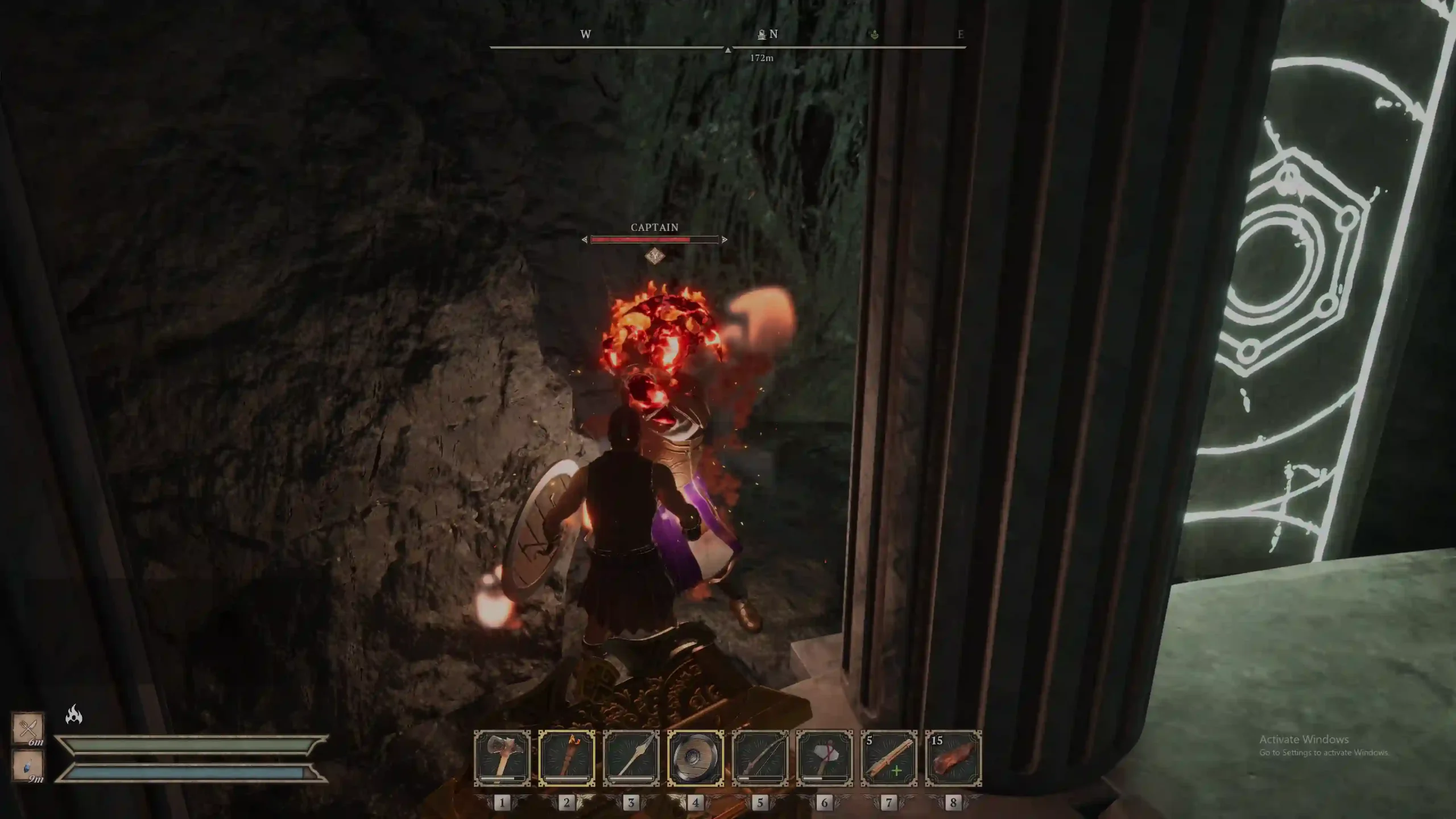Select the round wooden shield slot
1456x819 pixels.
coord(696,758)
